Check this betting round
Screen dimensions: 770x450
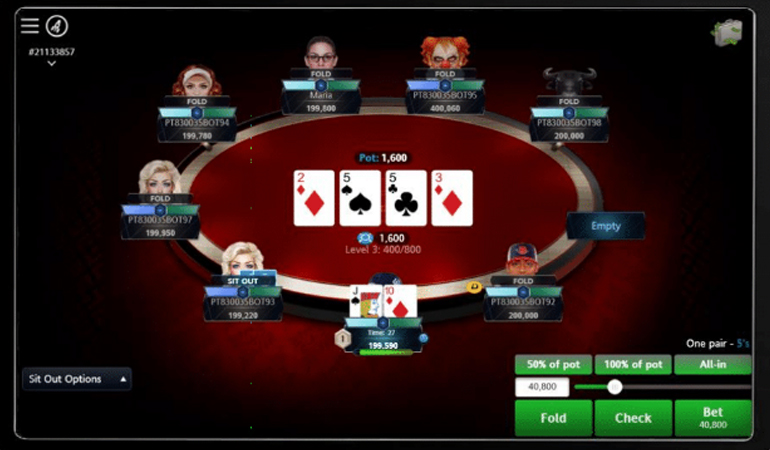tap(633, 418)
